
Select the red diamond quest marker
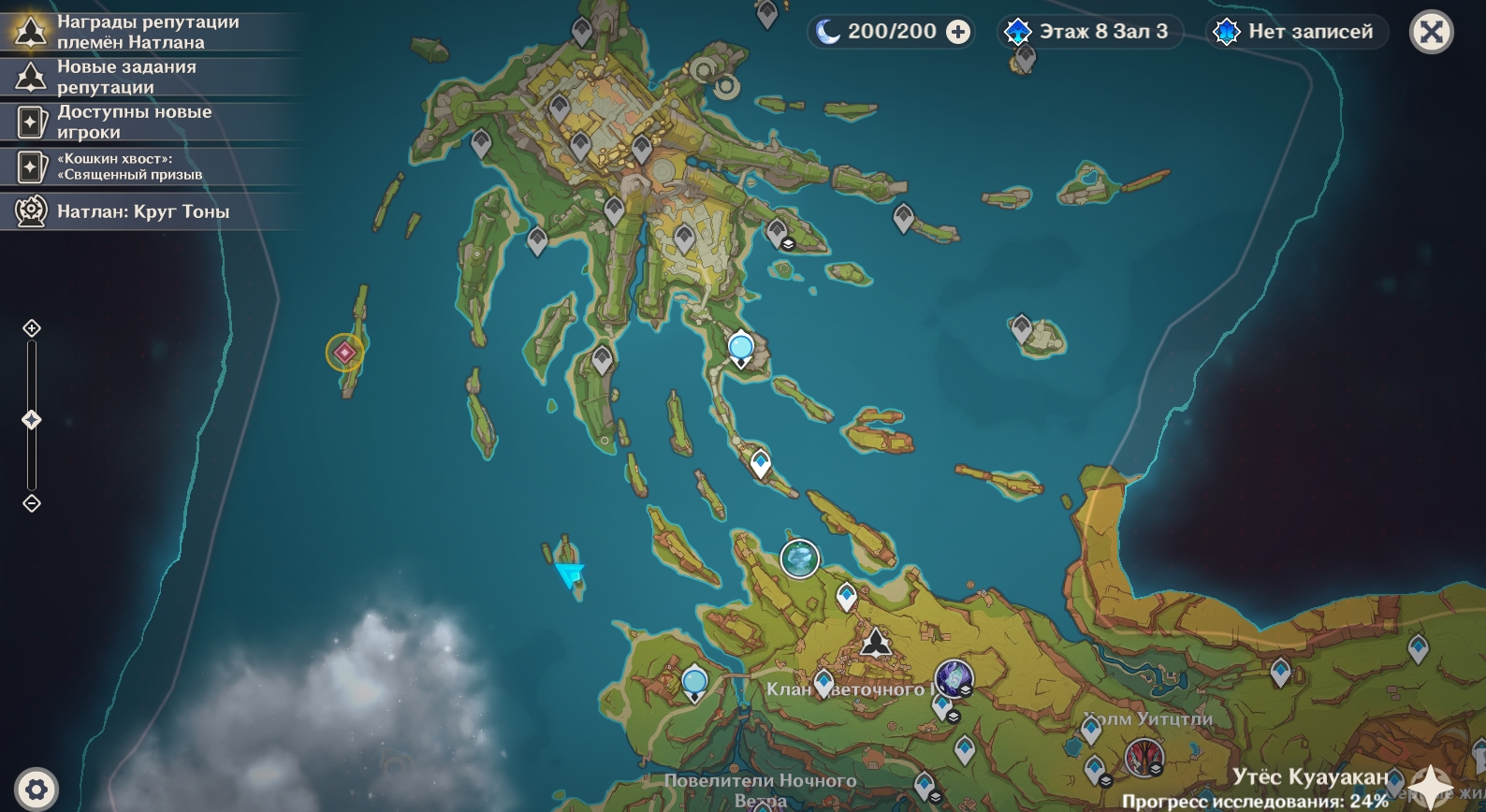tap(344, 353)
